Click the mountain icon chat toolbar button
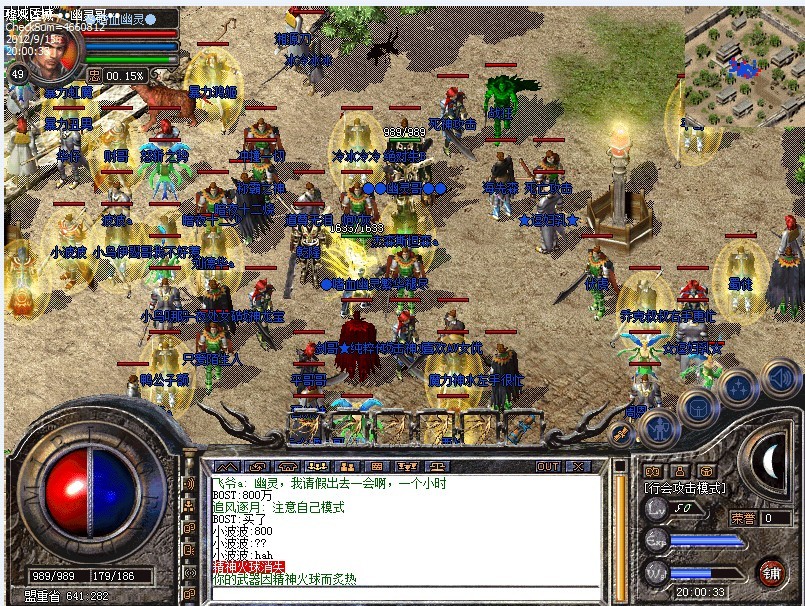The height and width of the screenshot is (606, 805). point(227,466)
